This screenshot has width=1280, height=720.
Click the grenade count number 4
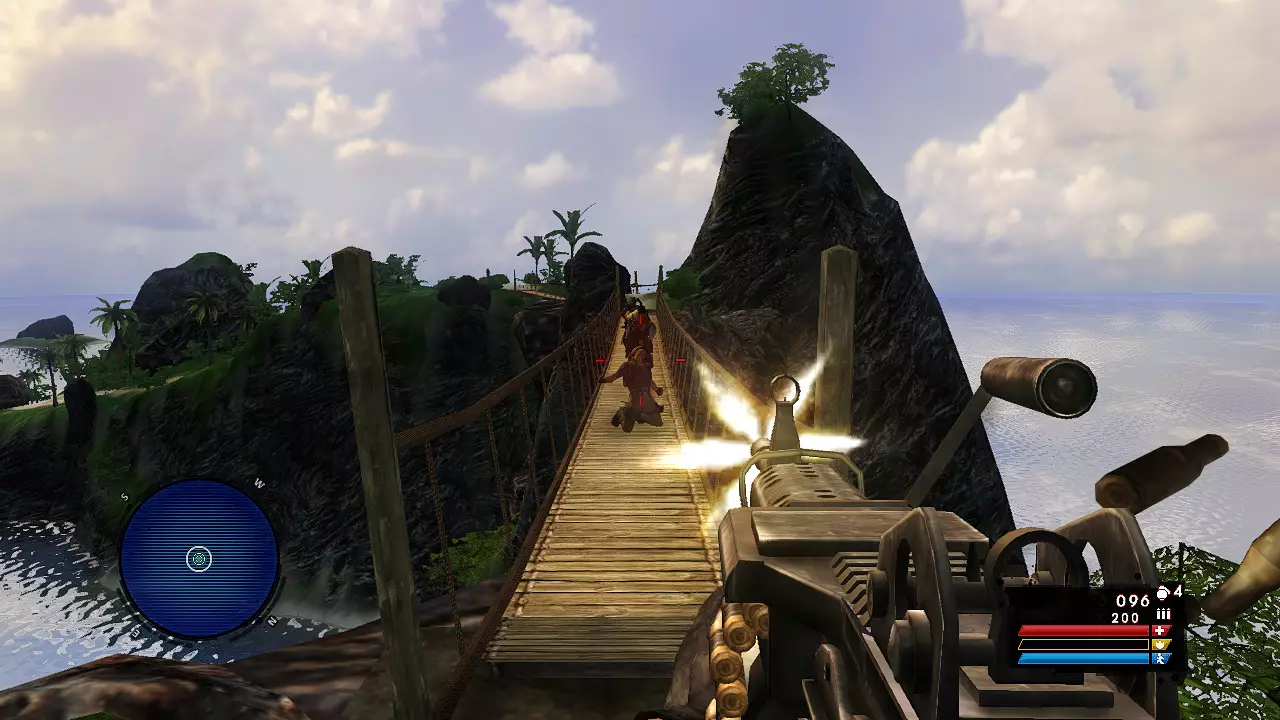1178,593
